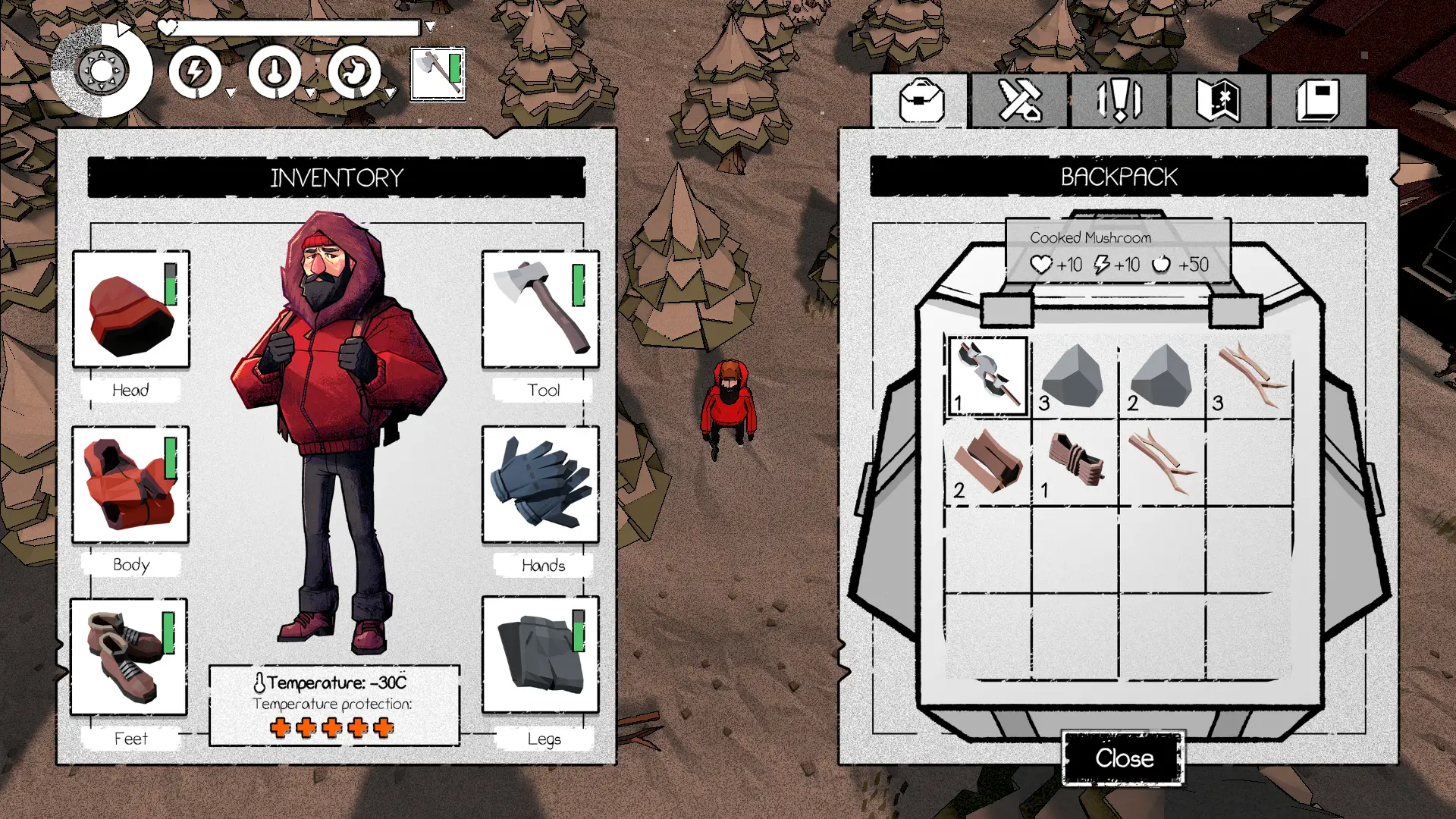Select the highlighted backpack slot holding one axe
This screenshot has width=1456, height=819.
pos(988,376)
